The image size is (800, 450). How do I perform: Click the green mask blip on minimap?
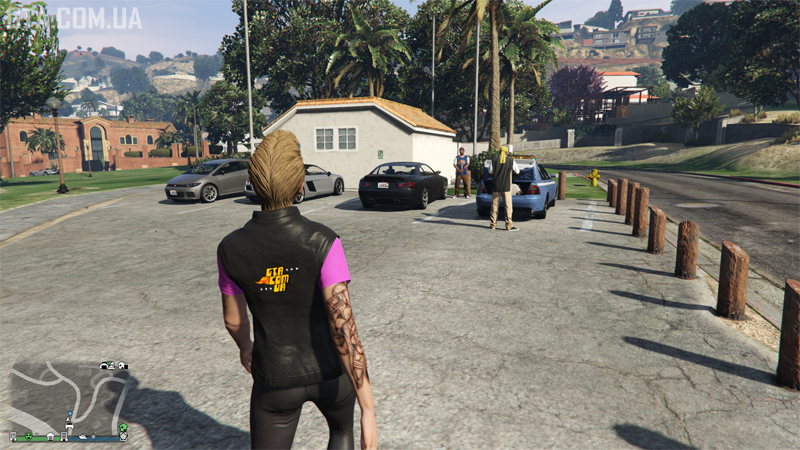[28, 436]
